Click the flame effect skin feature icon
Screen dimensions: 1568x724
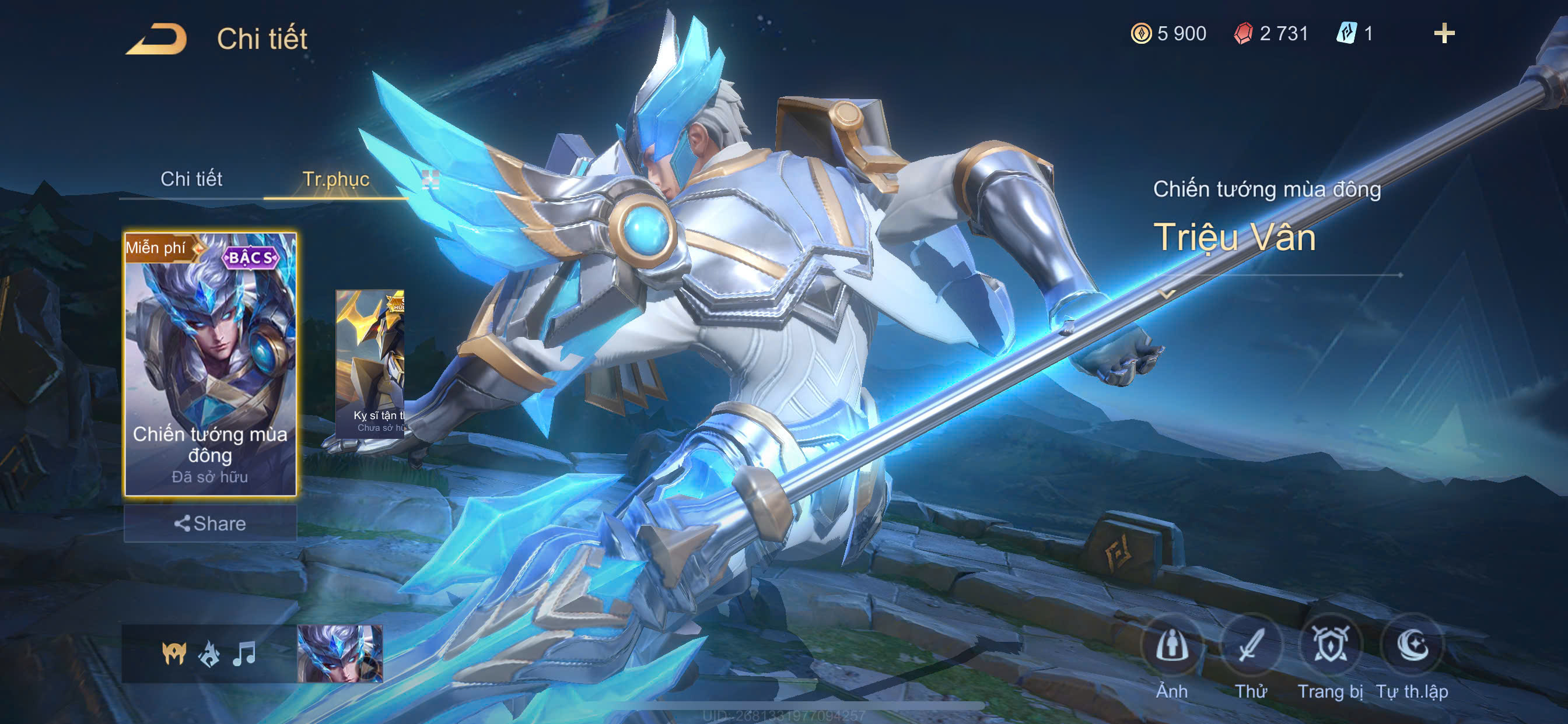(209, 654)
